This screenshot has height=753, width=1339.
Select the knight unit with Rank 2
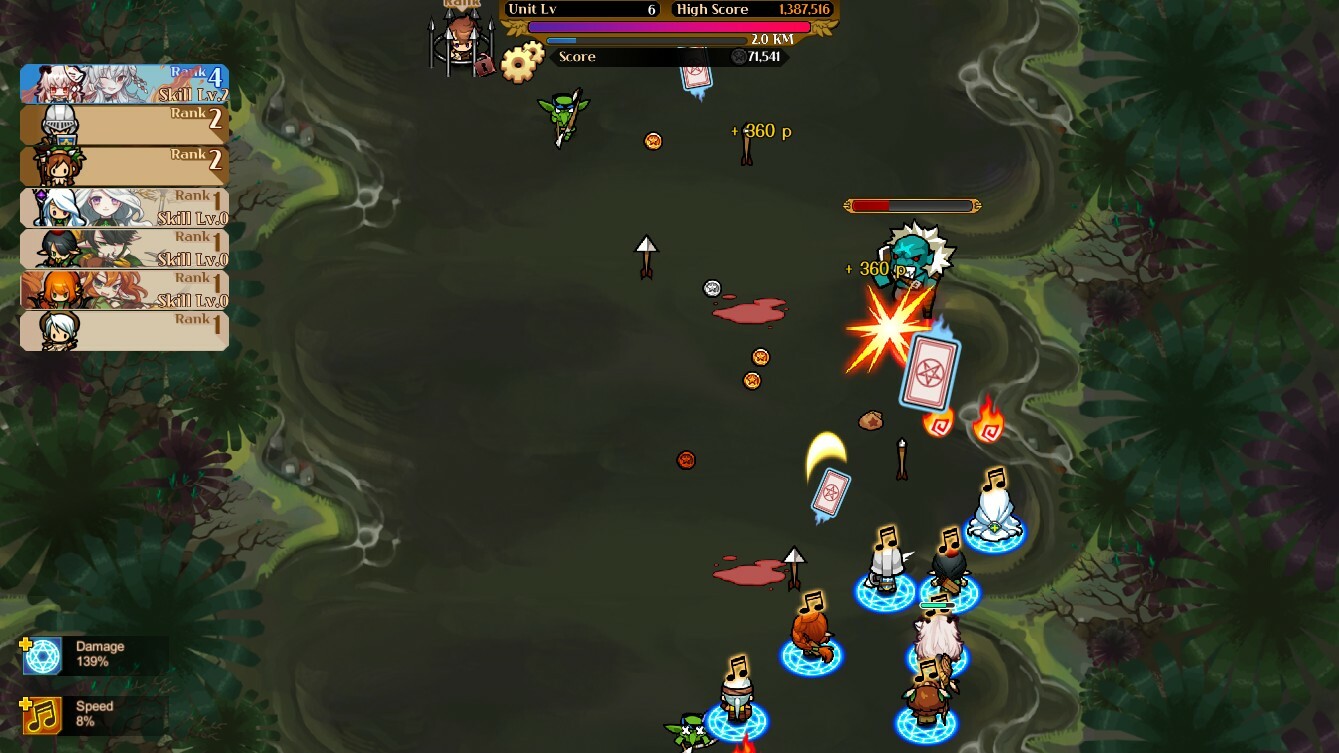click(x=124, y=125)
